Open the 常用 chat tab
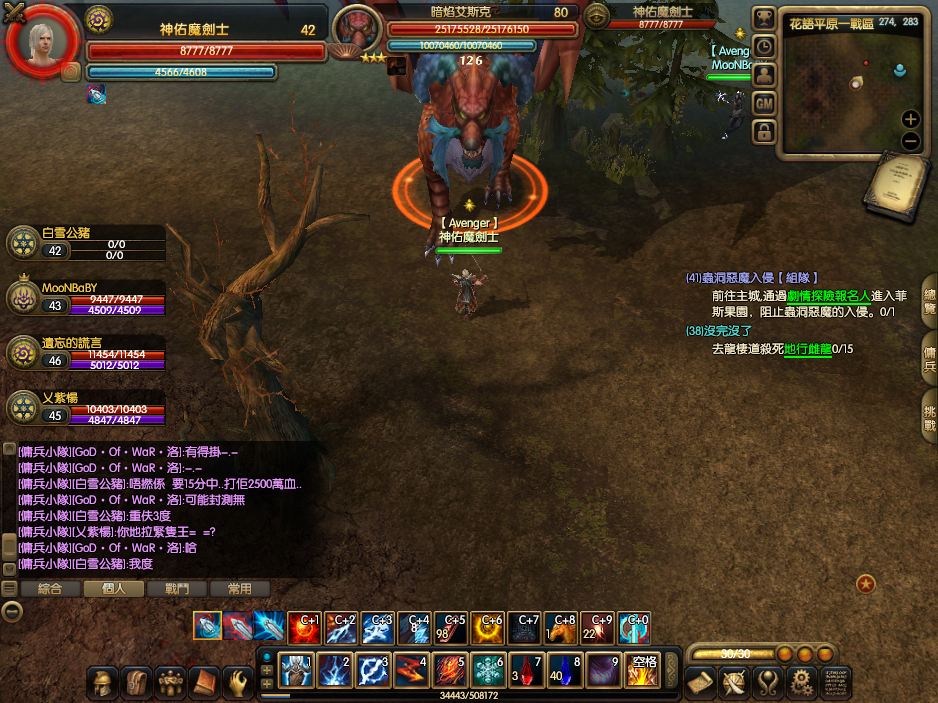 pyautogui.click(x=239, y=589)
